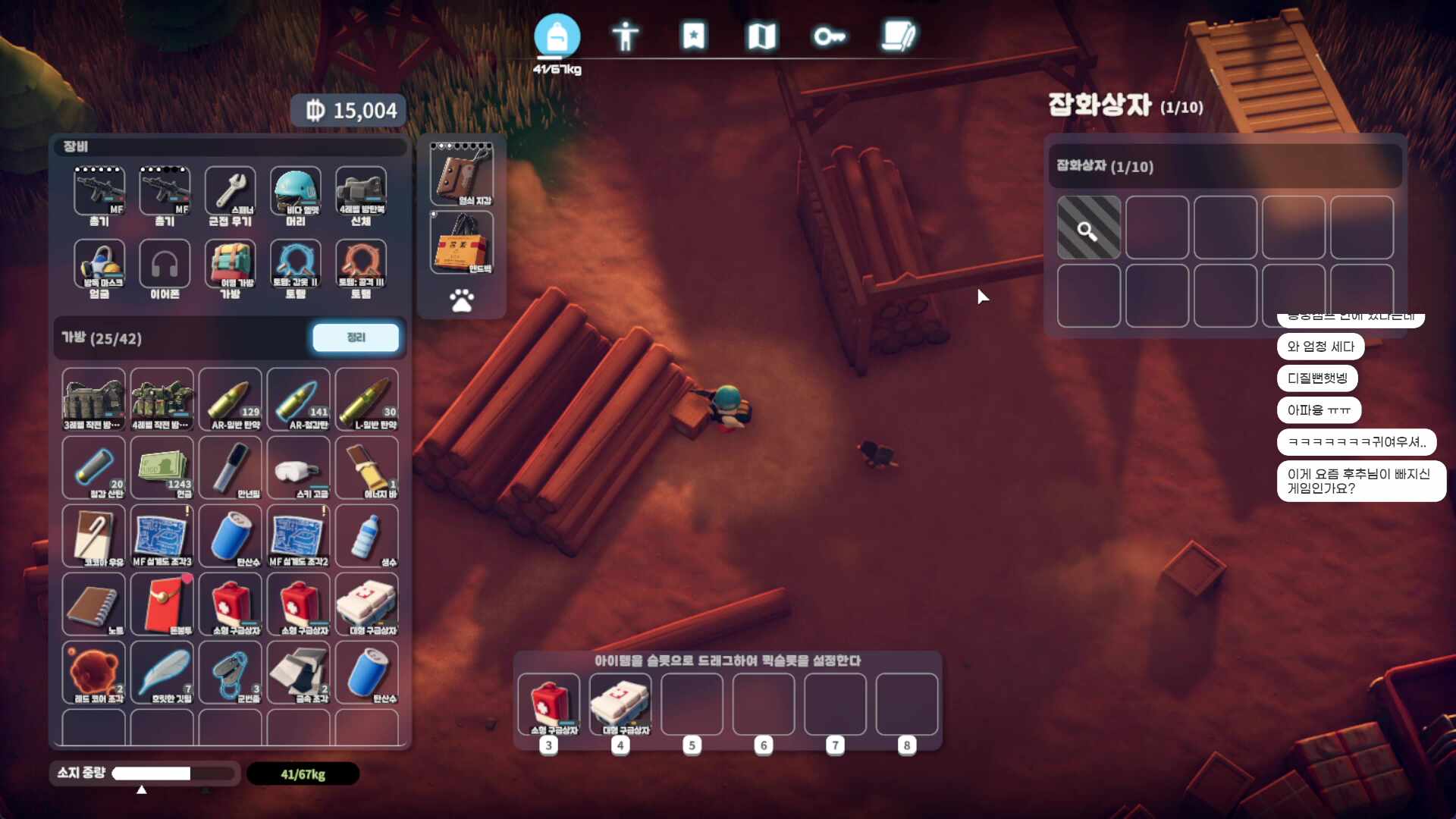Show the key tab
The width and height of the screenshot is (1456, 819).
829,36
